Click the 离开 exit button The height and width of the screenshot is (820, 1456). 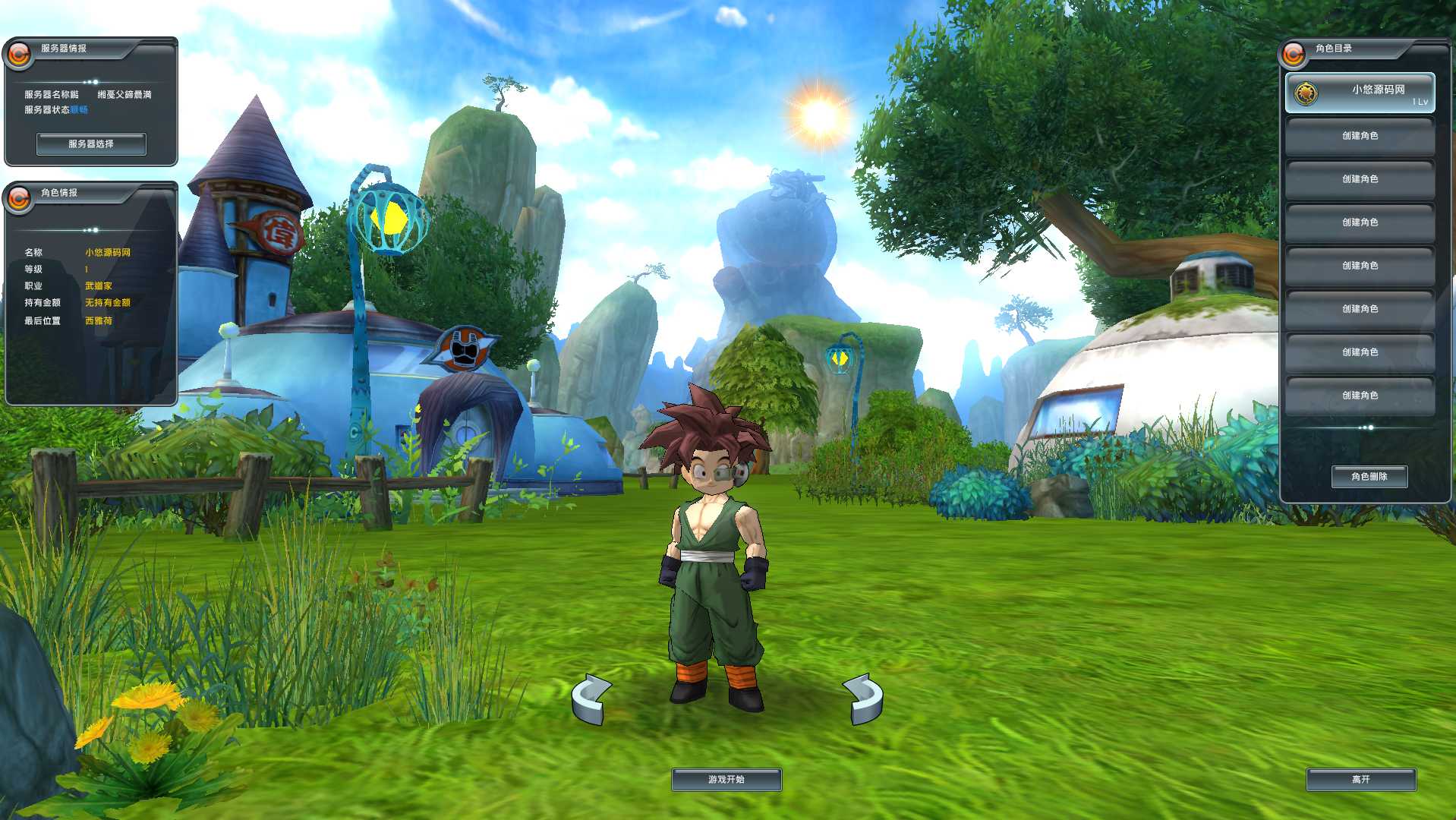(x=1360, y=780)
